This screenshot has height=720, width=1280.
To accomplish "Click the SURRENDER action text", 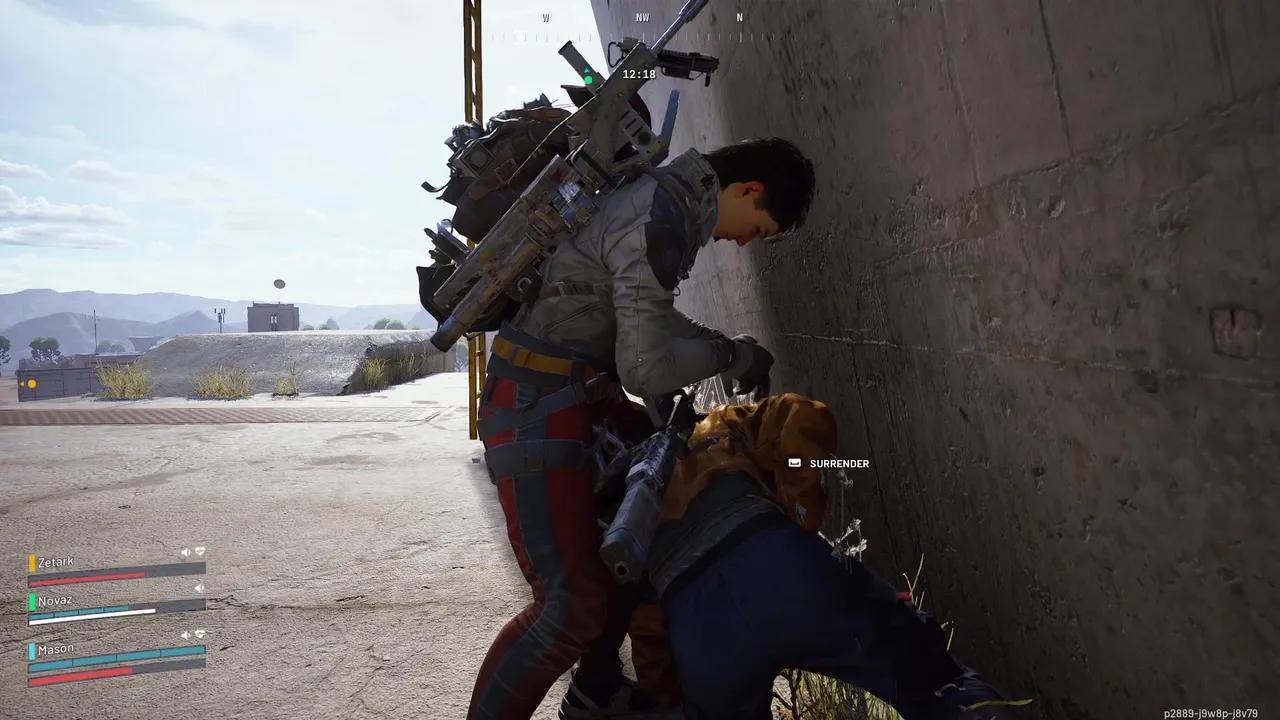I will click(839, 463).
